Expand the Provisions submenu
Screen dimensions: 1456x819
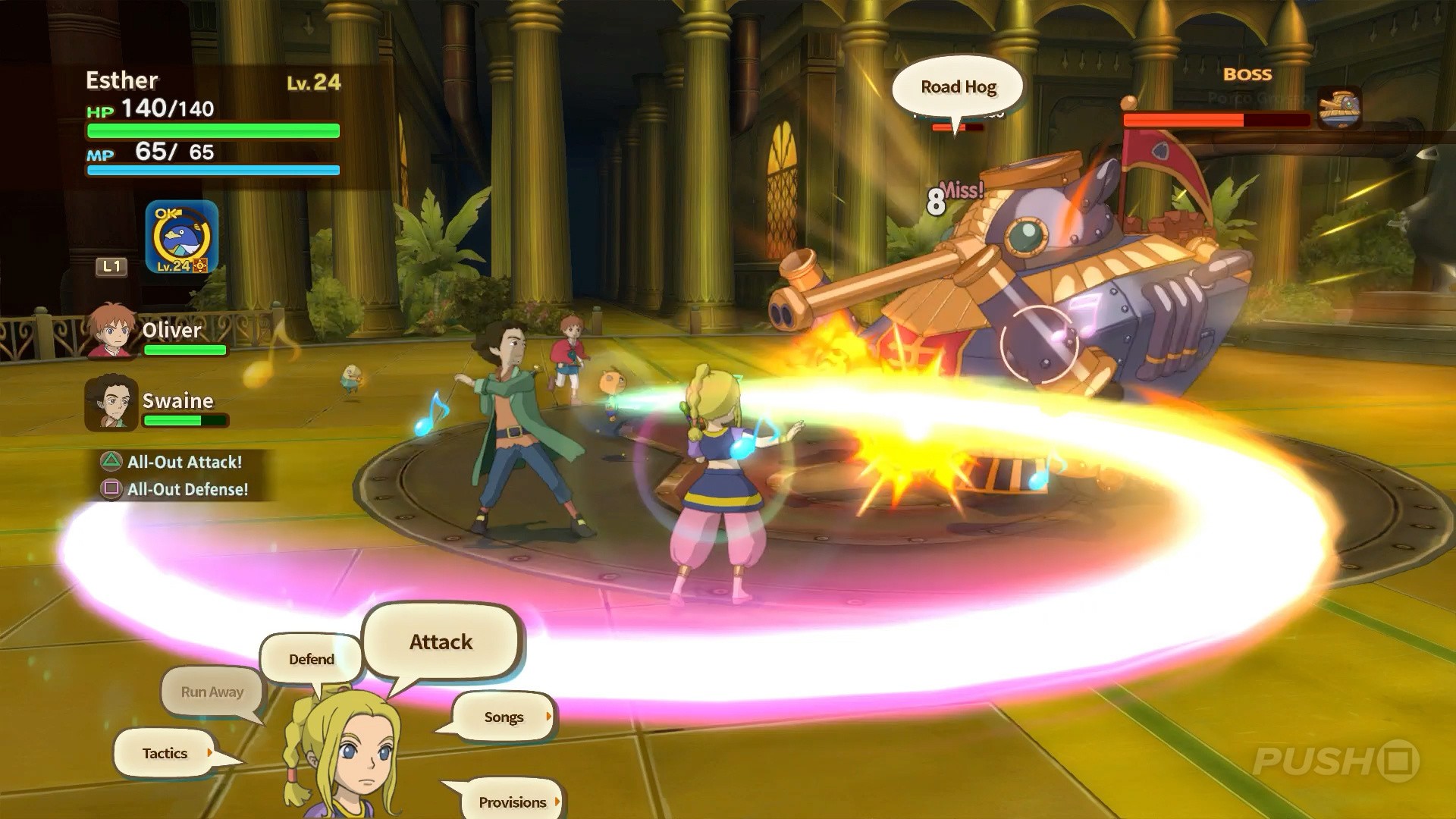[513, 802]
